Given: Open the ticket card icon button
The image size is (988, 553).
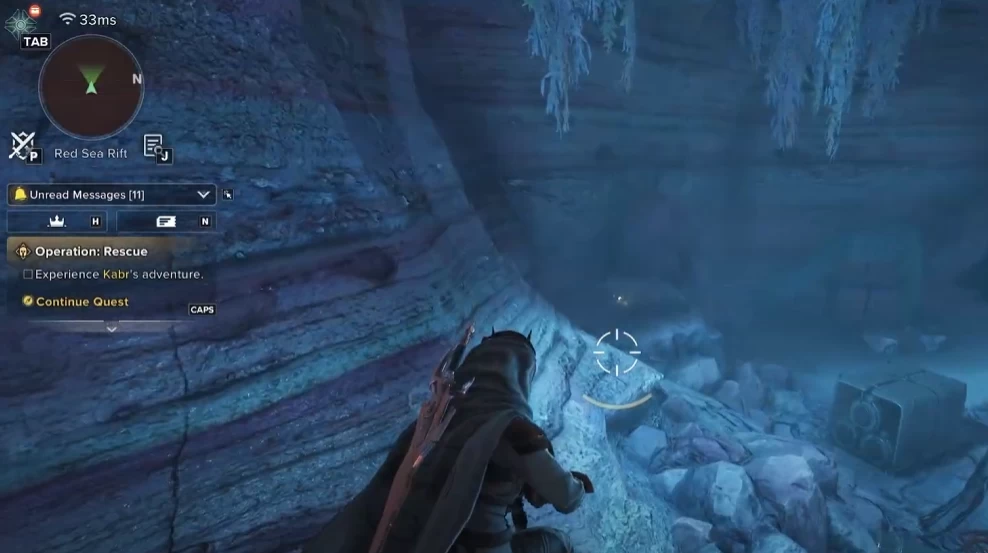Looking at the screenshot, I should tap(166, 221).
